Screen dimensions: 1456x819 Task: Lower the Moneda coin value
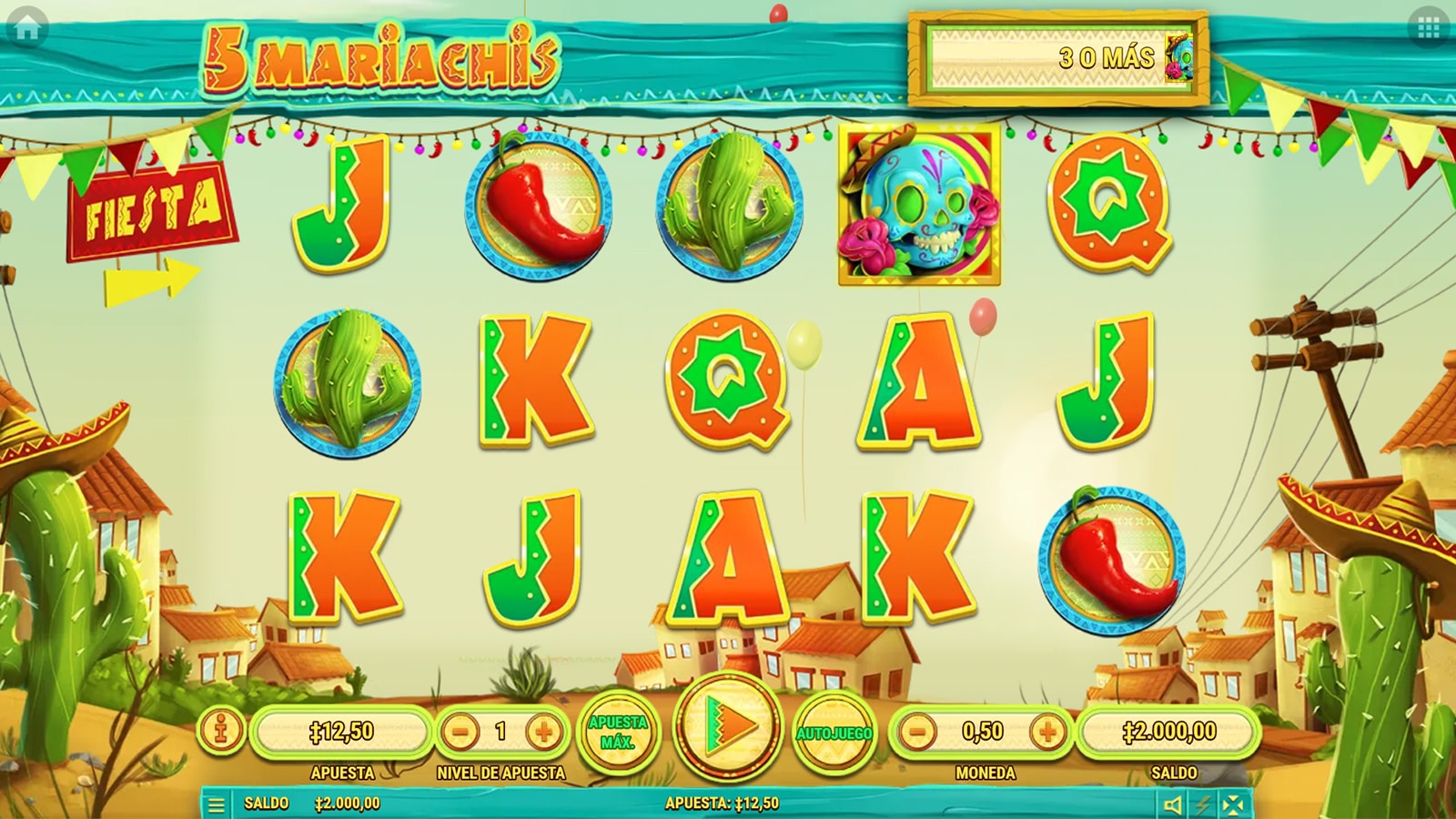tap(918, 731)
